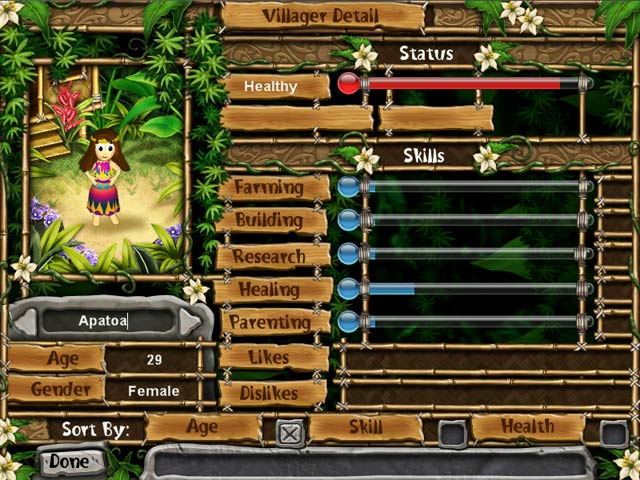Toggle the Sort By Age checkbox
Viewport: 640px width, 480px height.
[289, 433]
